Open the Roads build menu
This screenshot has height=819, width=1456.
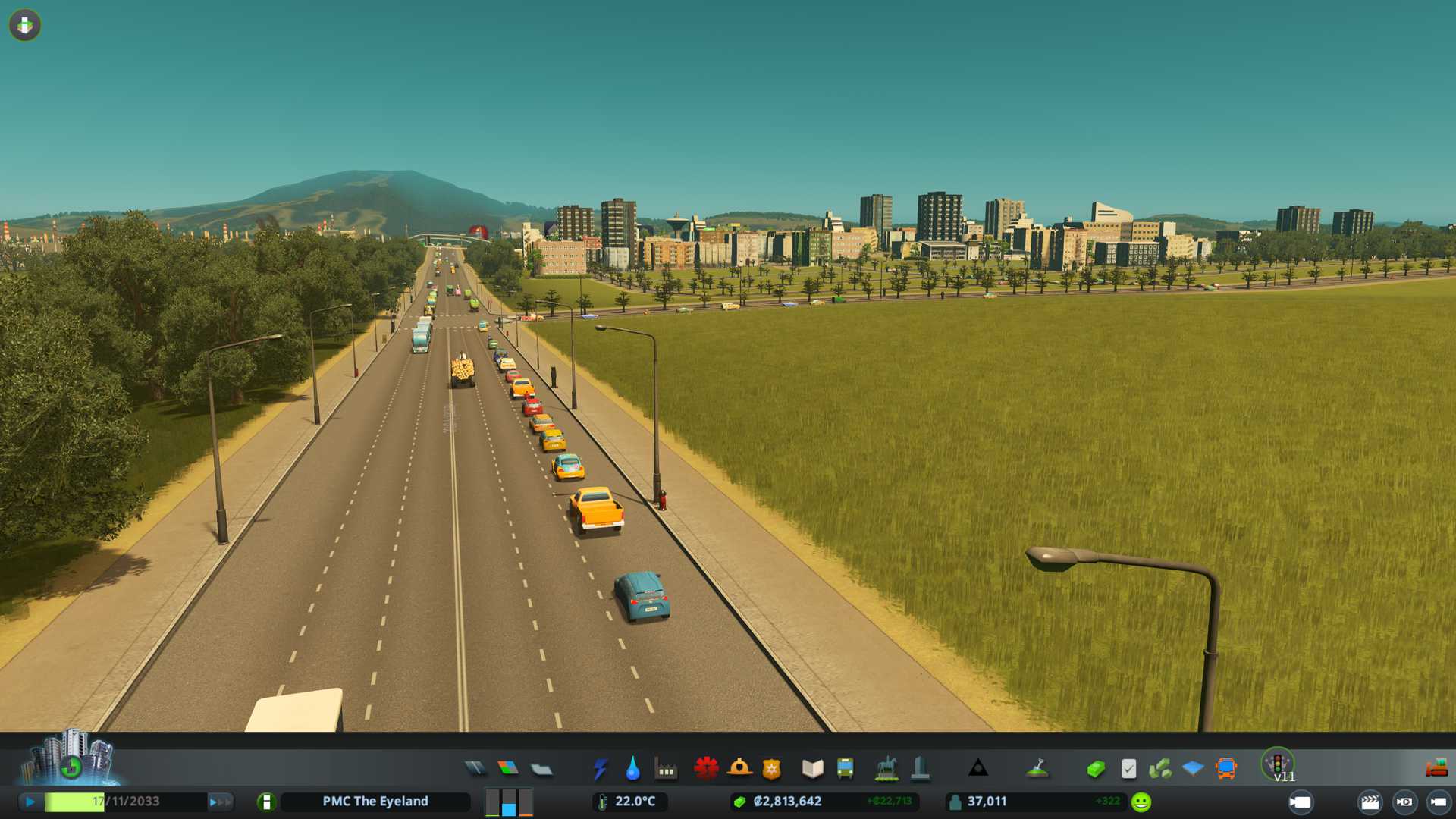pos(475,769)
